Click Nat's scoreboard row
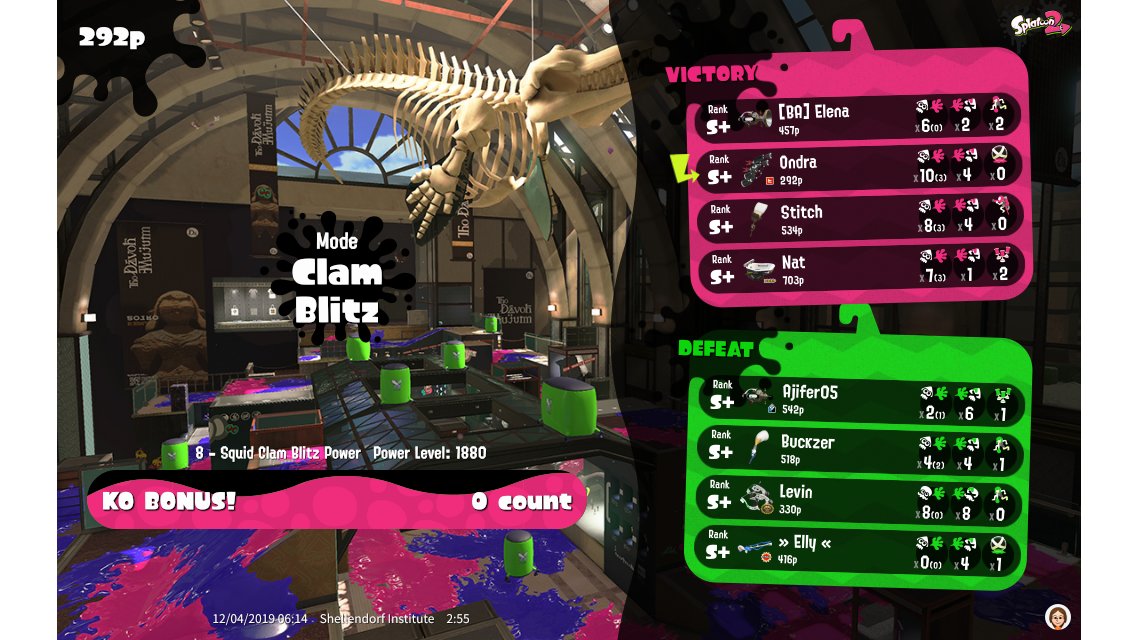This screenshot has width=1138, height=640. 860,268
